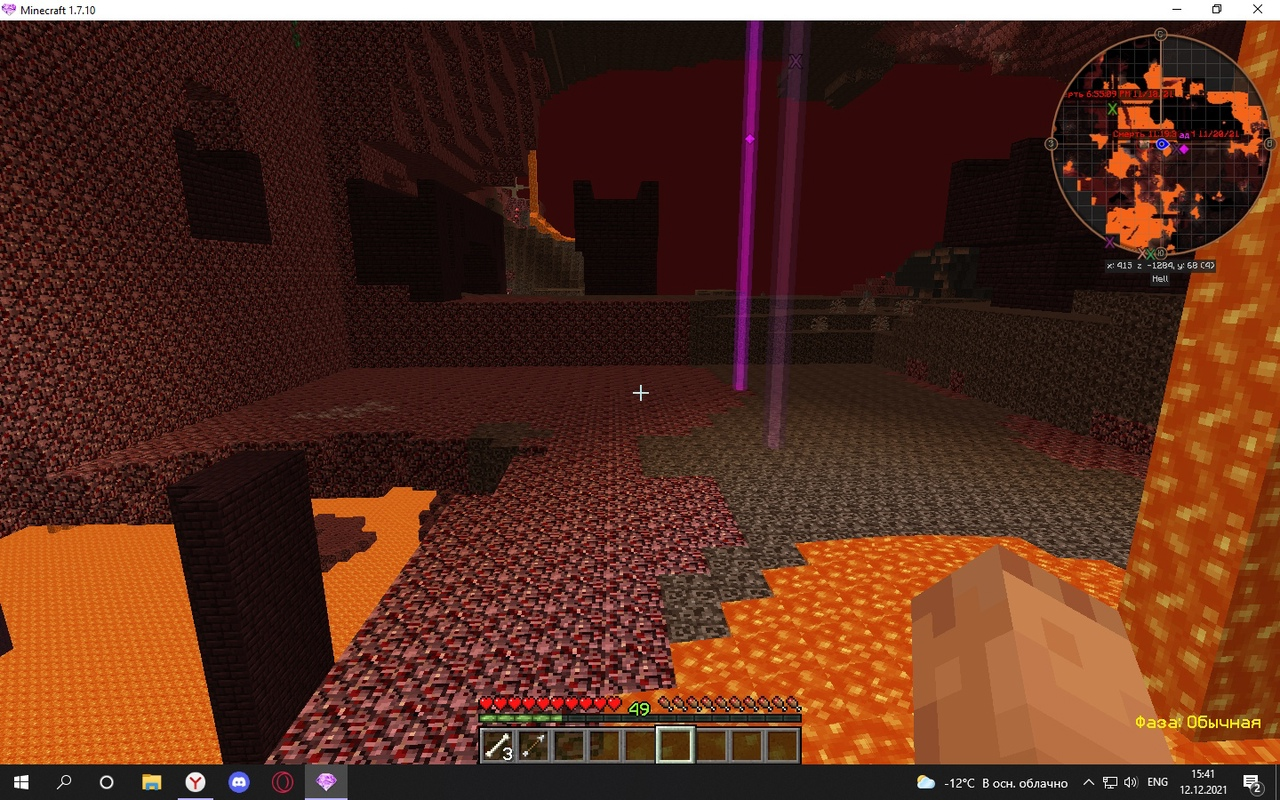Select the bone hotbar slot
1280x800 pixels.
(498, 746)
